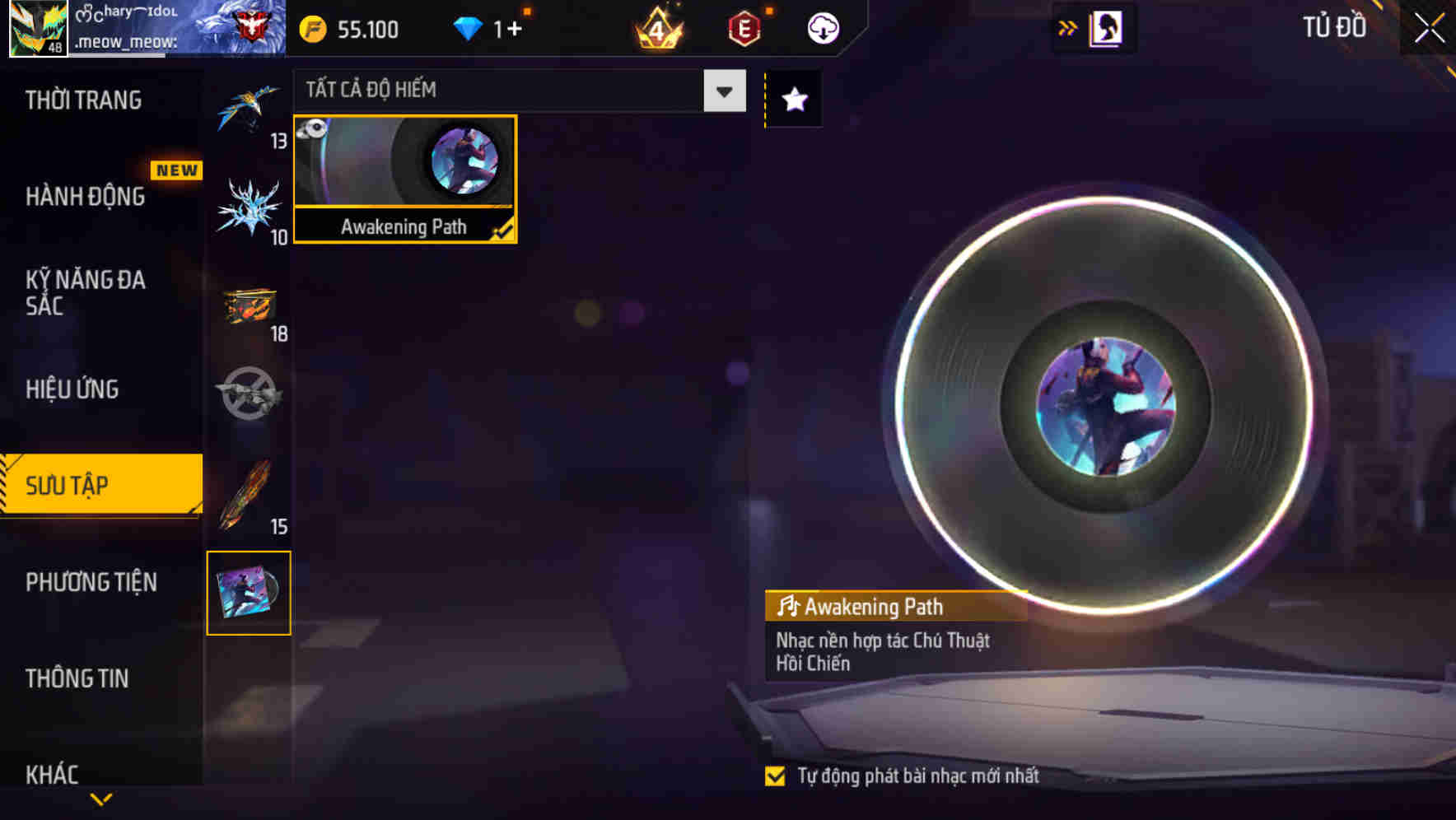Disable auto-play newest music checkbox

pos(775,775)
